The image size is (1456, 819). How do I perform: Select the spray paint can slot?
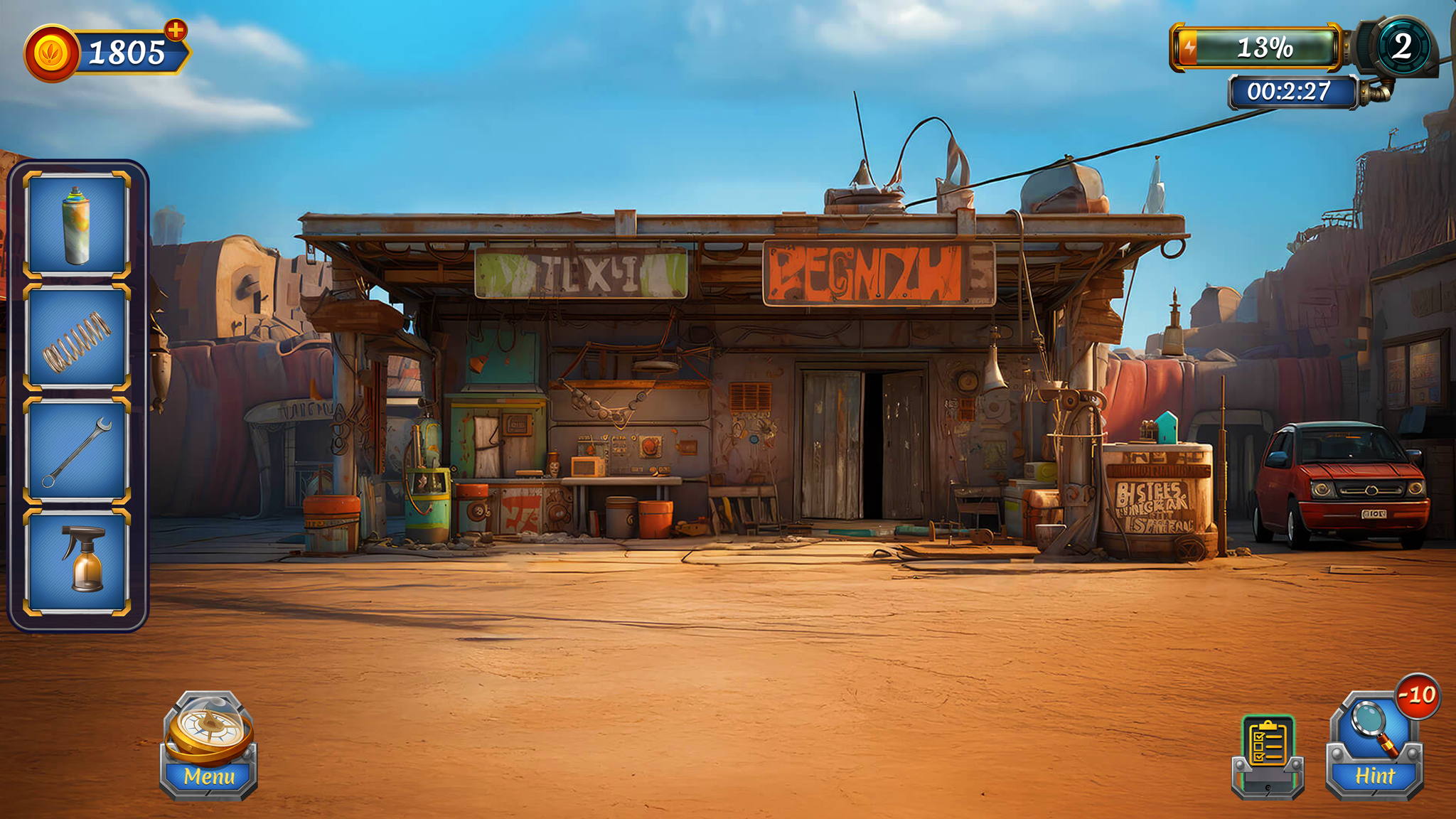point(77,225)
